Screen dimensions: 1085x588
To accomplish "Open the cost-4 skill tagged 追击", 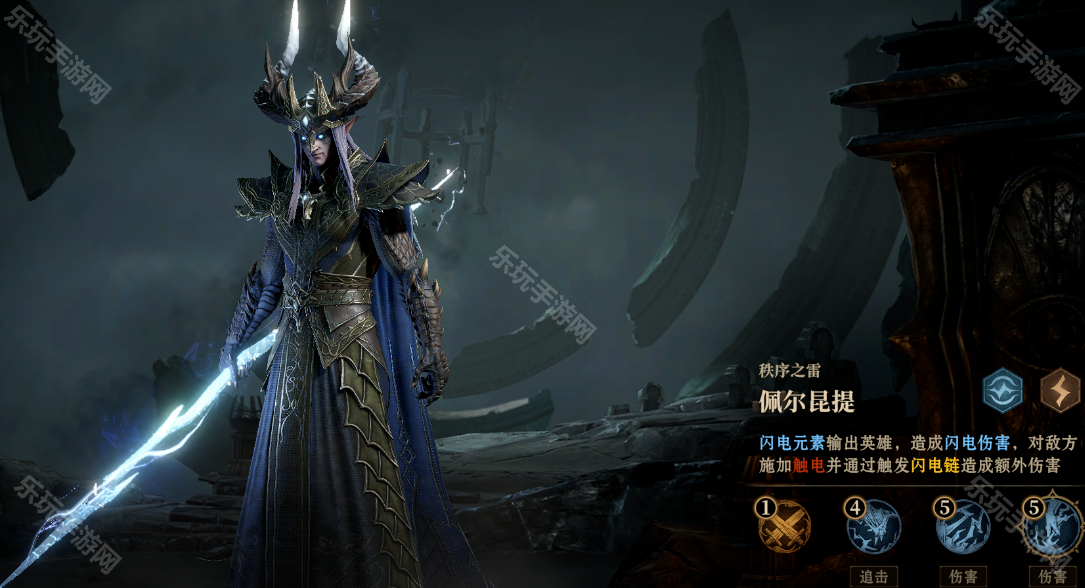I will click(x=874, y=527).
